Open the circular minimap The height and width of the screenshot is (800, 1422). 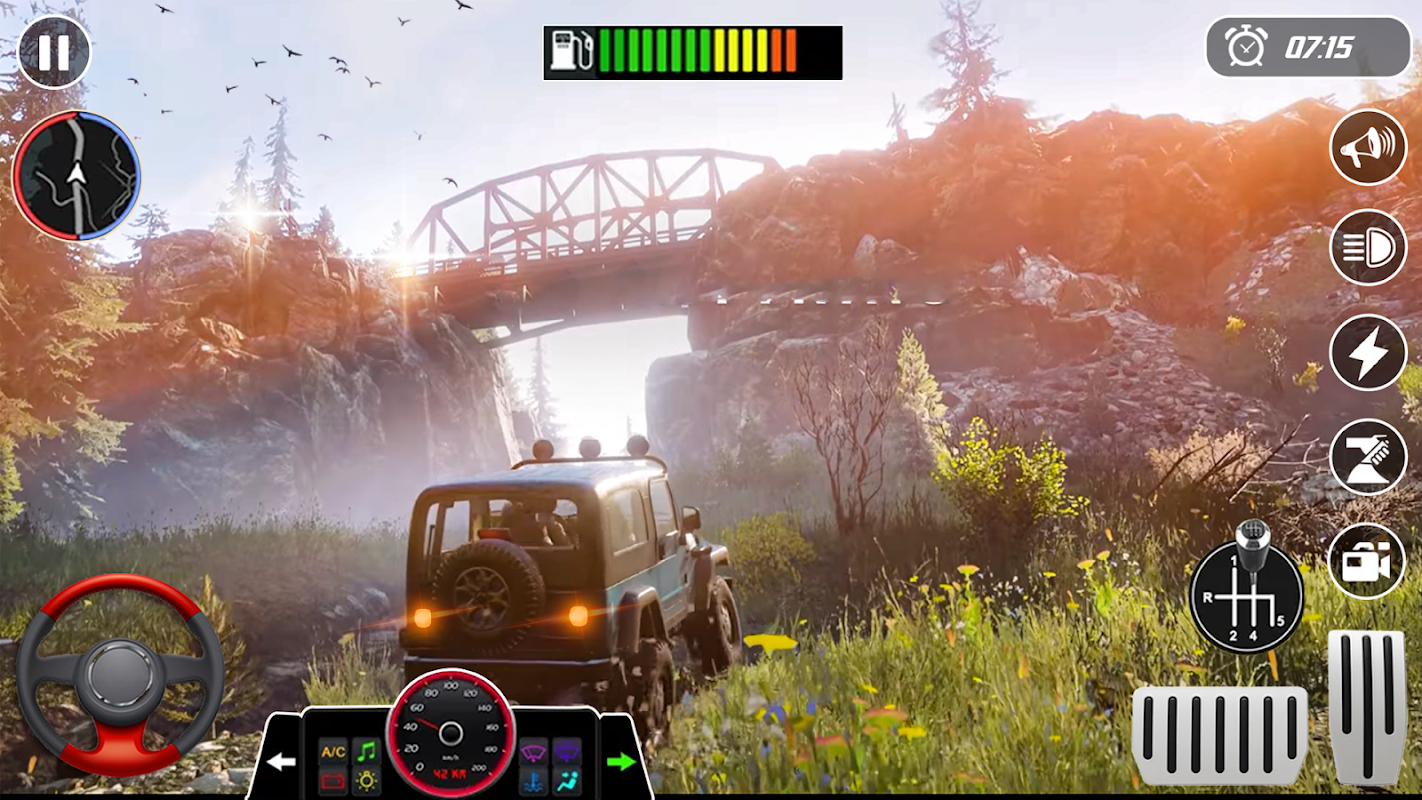(76, 176)
